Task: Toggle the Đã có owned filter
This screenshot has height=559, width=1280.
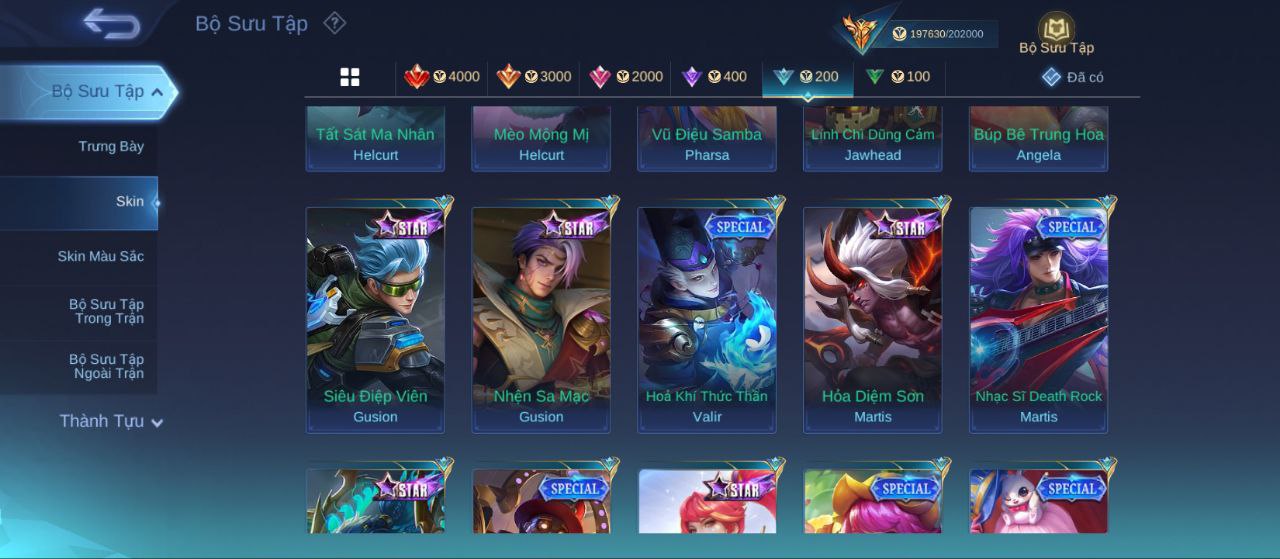Action: click(1073, 77)
